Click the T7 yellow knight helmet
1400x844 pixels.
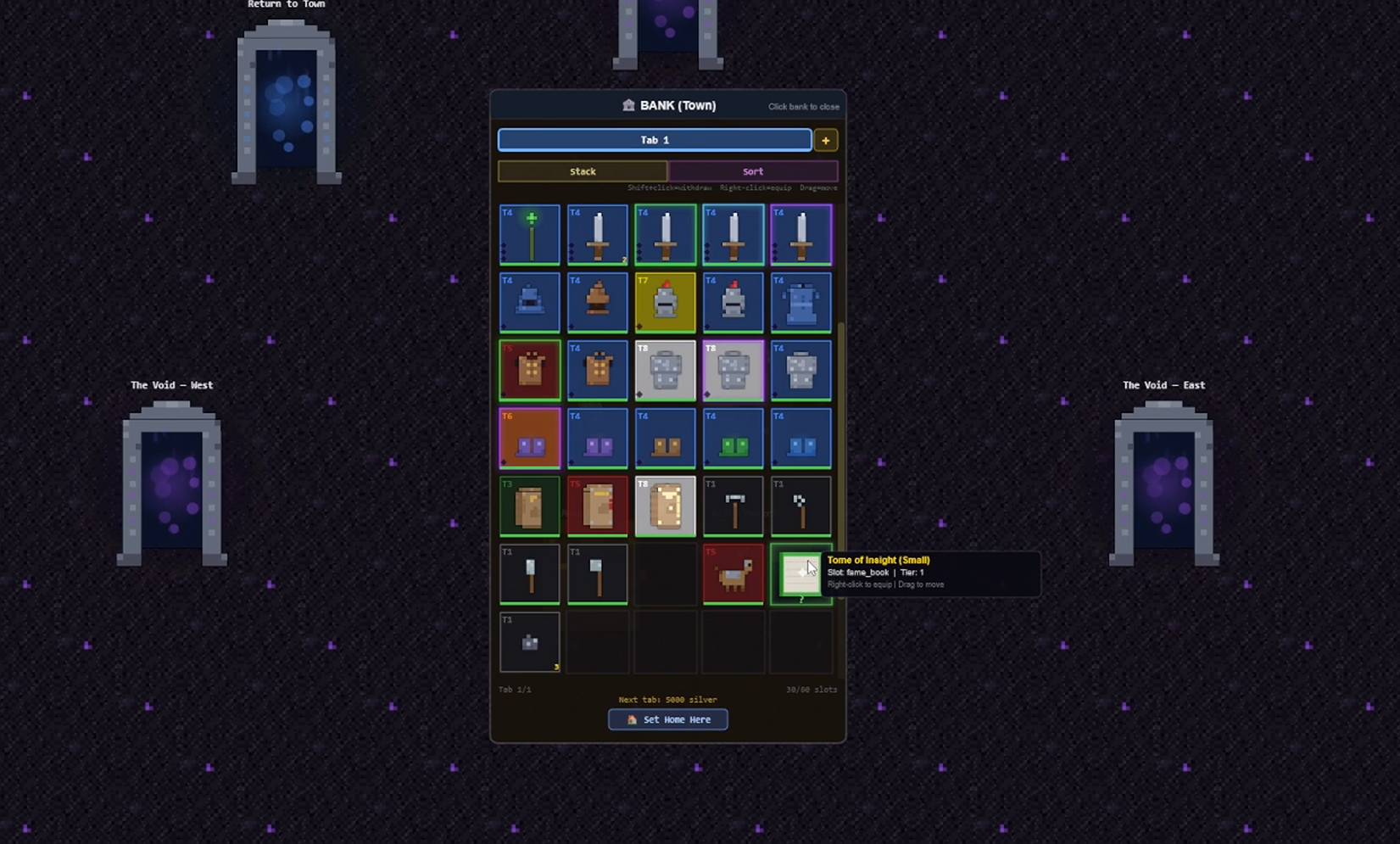666,302
